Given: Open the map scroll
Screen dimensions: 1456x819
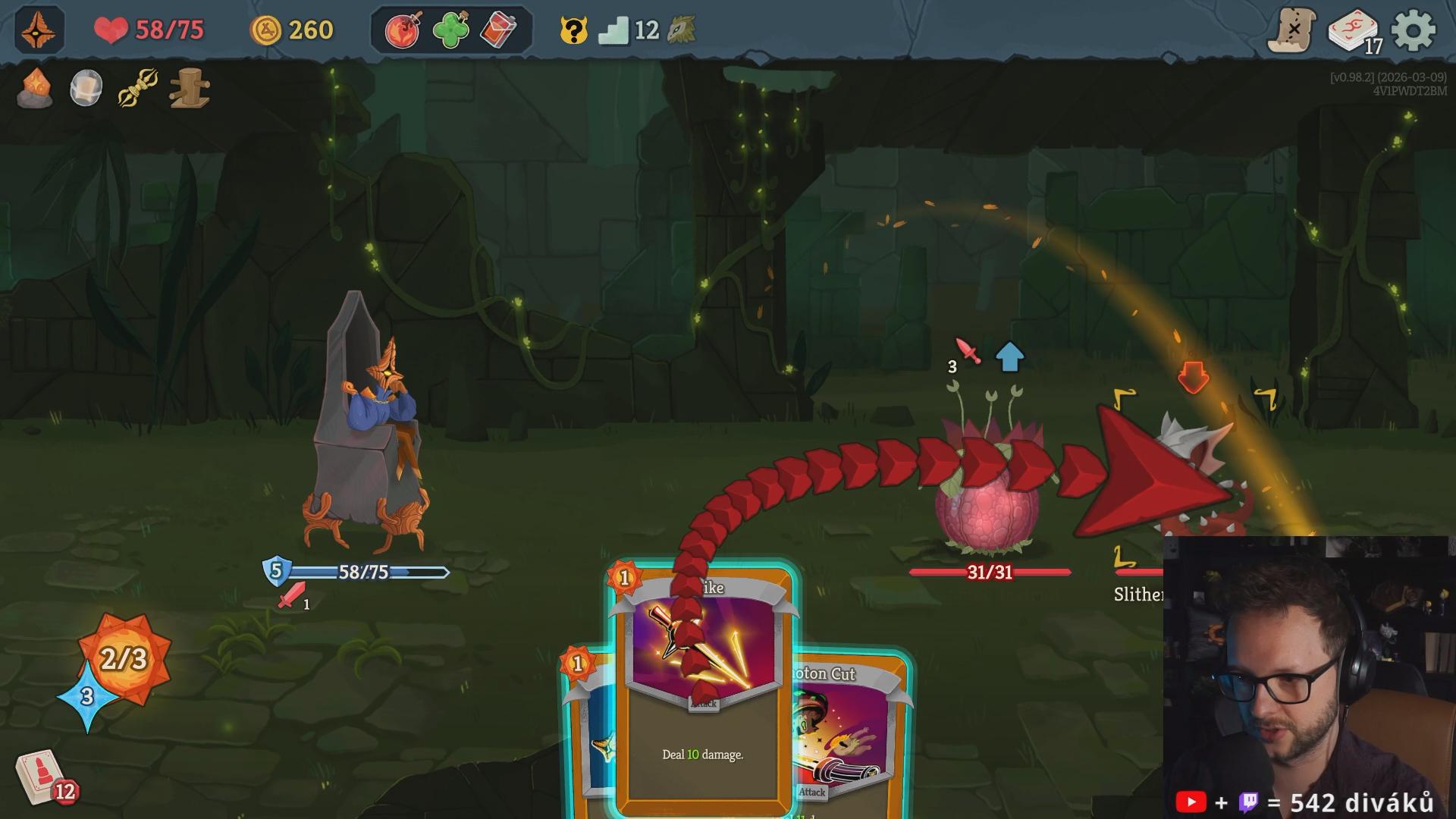Looking at the screenshot, I should click(1291, 30).
